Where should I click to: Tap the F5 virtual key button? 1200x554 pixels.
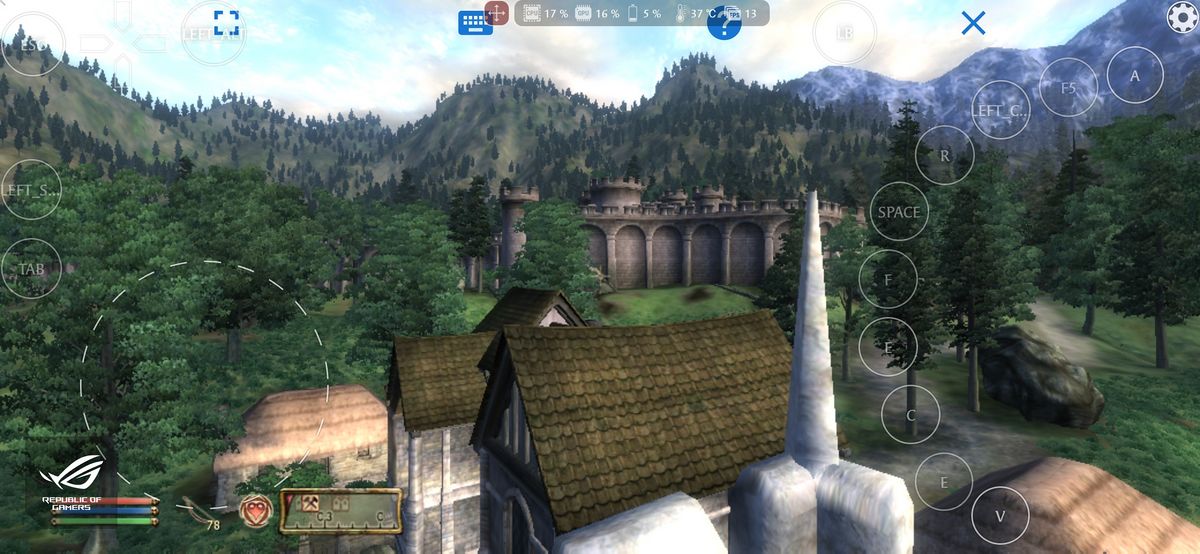coord(1069,88)
